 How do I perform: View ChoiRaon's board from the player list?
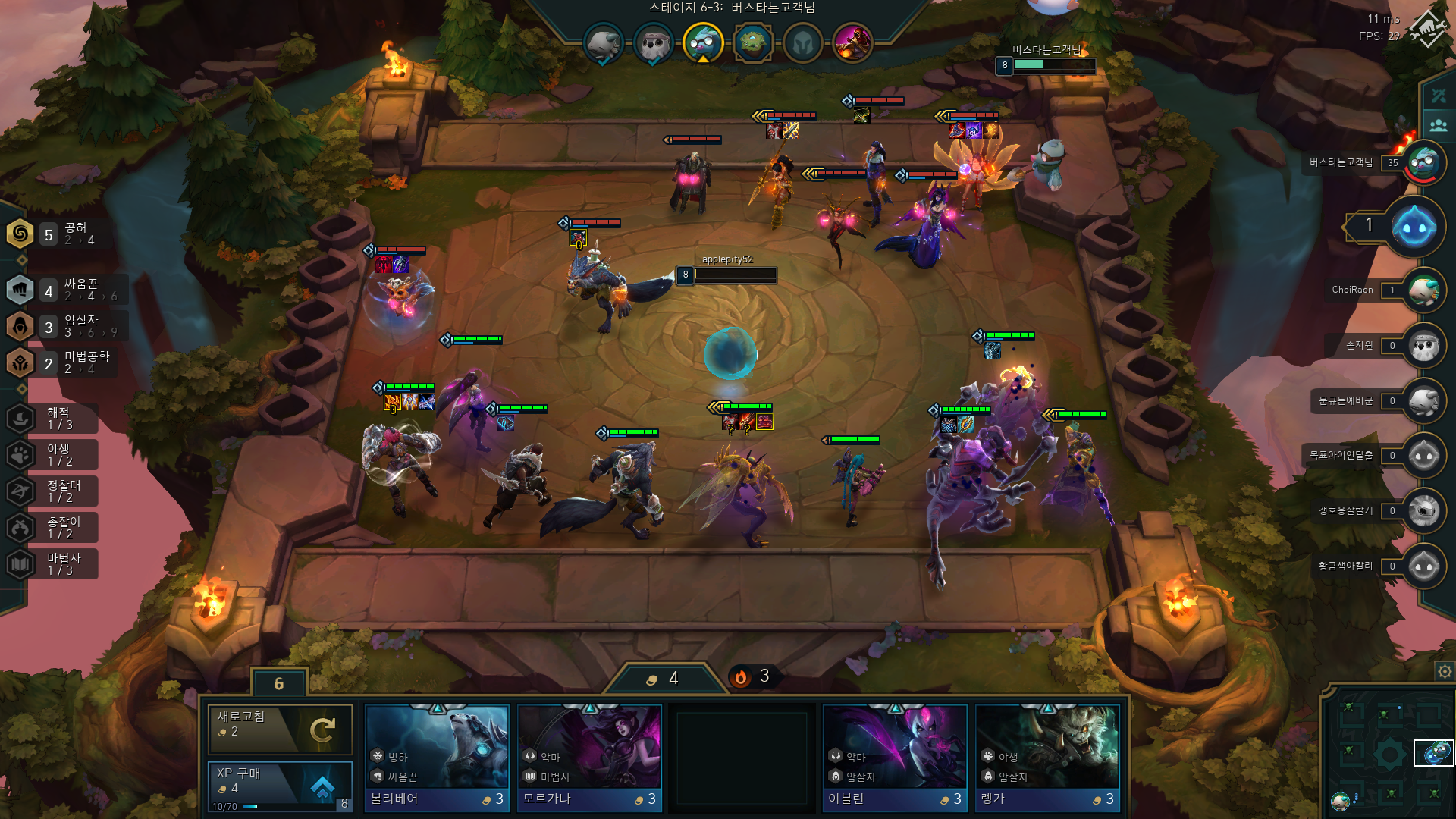click(1423, 290)
